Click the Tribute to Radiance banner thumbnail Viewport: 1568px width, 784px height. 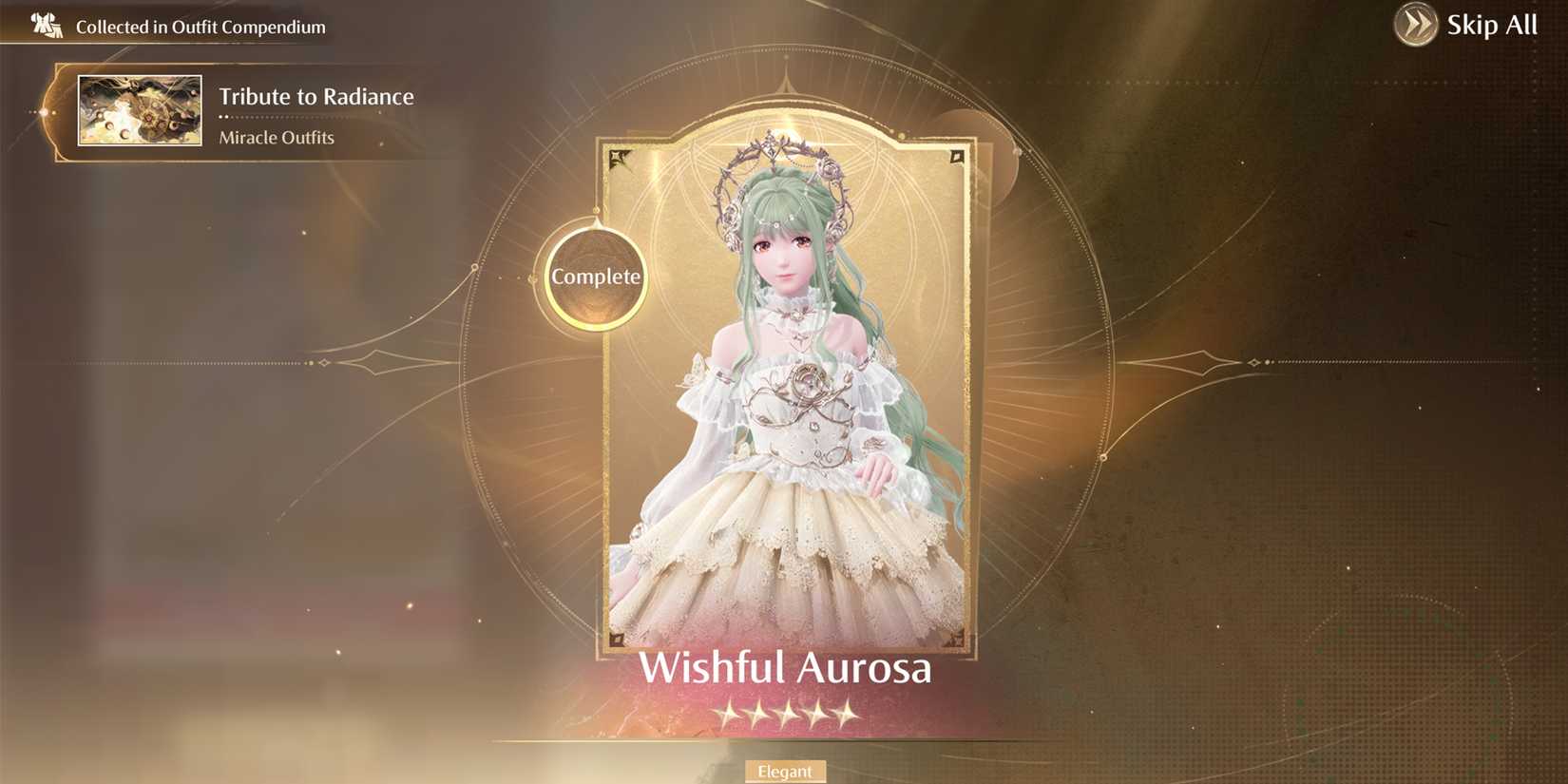[x=139, y=110]
